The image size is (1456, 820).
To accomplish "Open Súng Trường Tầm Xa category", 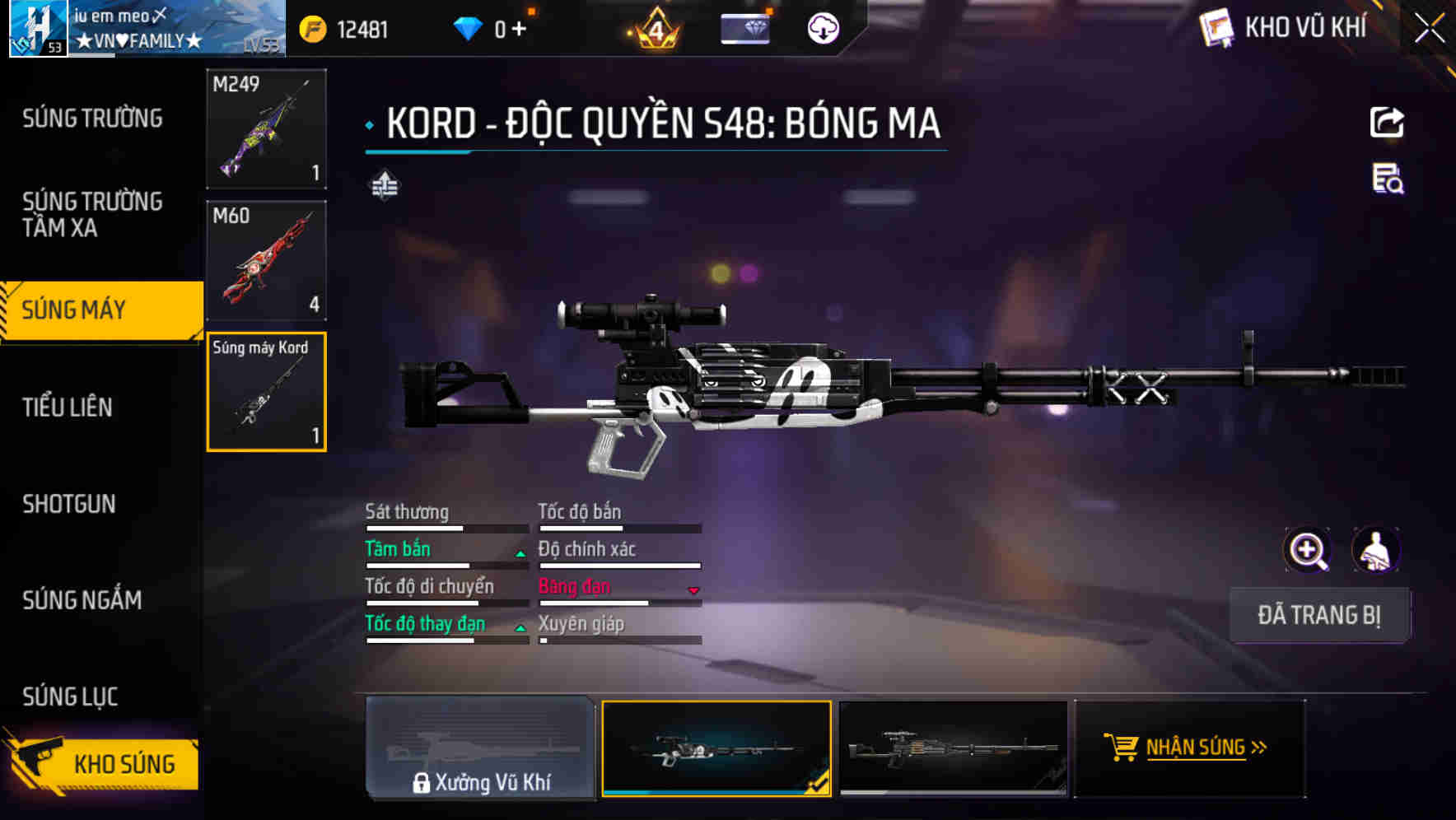I will (x=92, y=214).
